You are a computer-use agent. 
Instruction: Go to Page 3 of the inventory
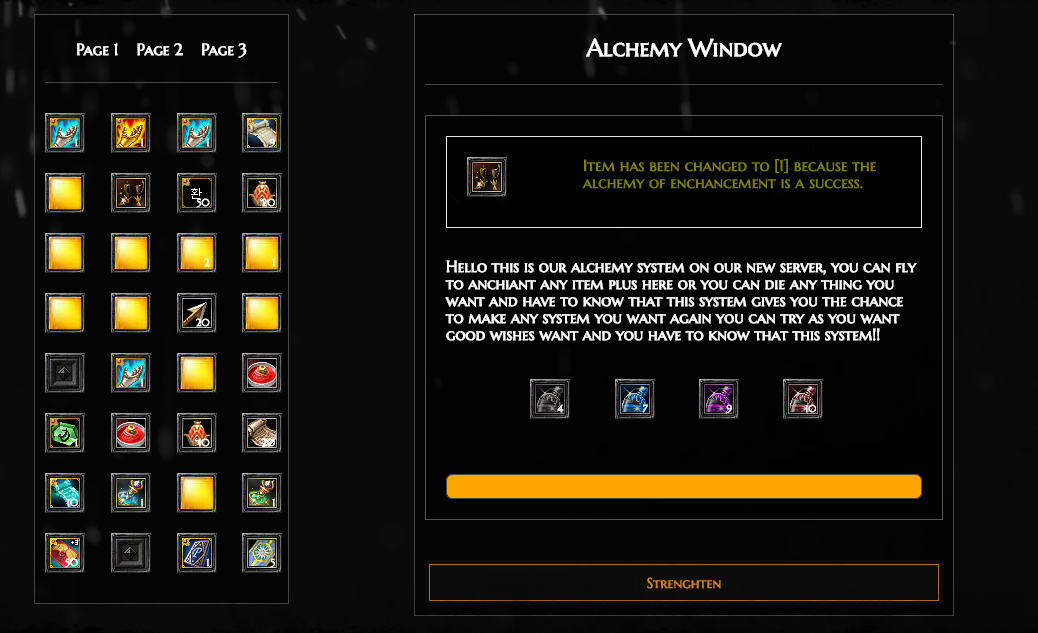click(x=224, y=50)
